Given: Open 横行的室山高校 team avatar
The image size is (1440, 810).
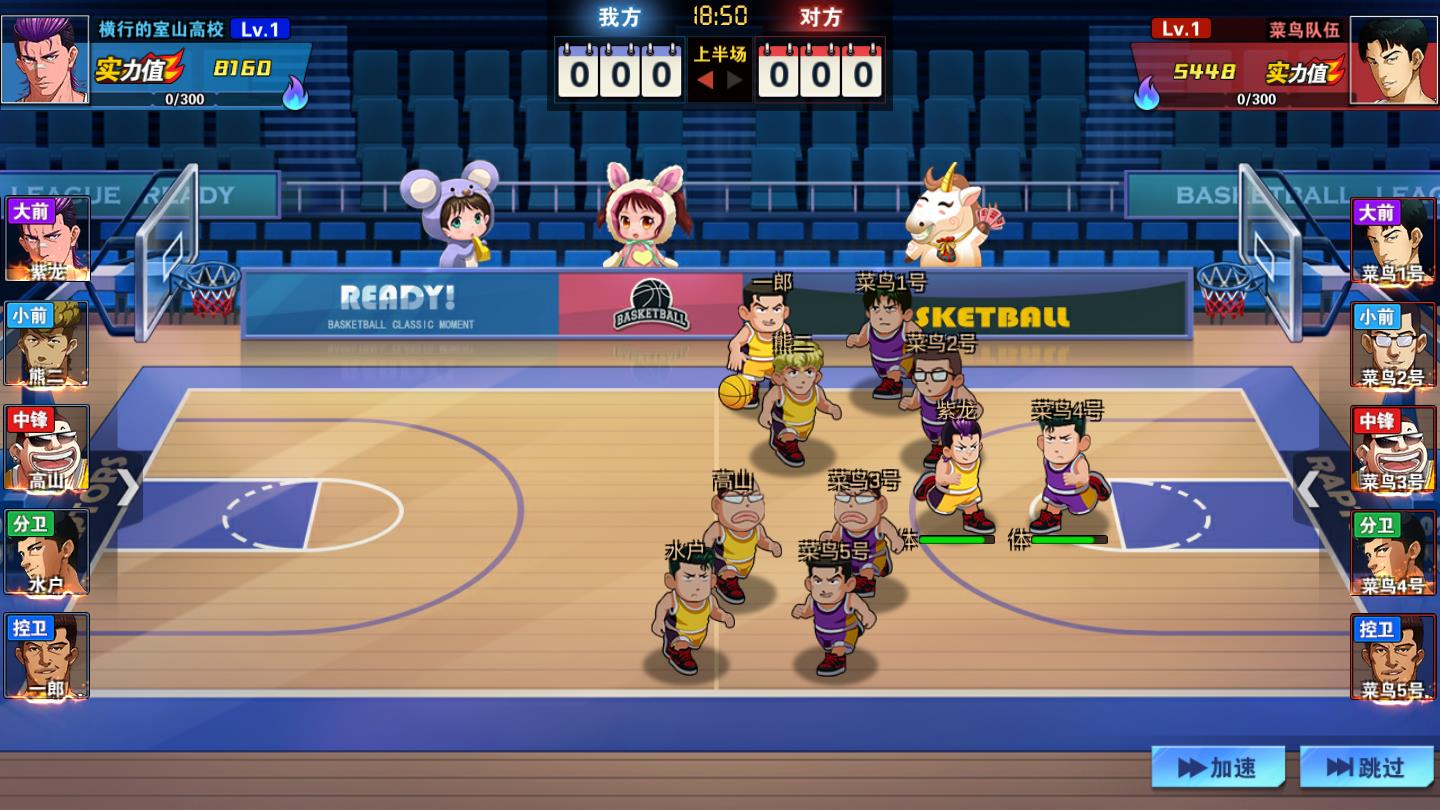Looking at the screenshot, I should tap(45, 60).
